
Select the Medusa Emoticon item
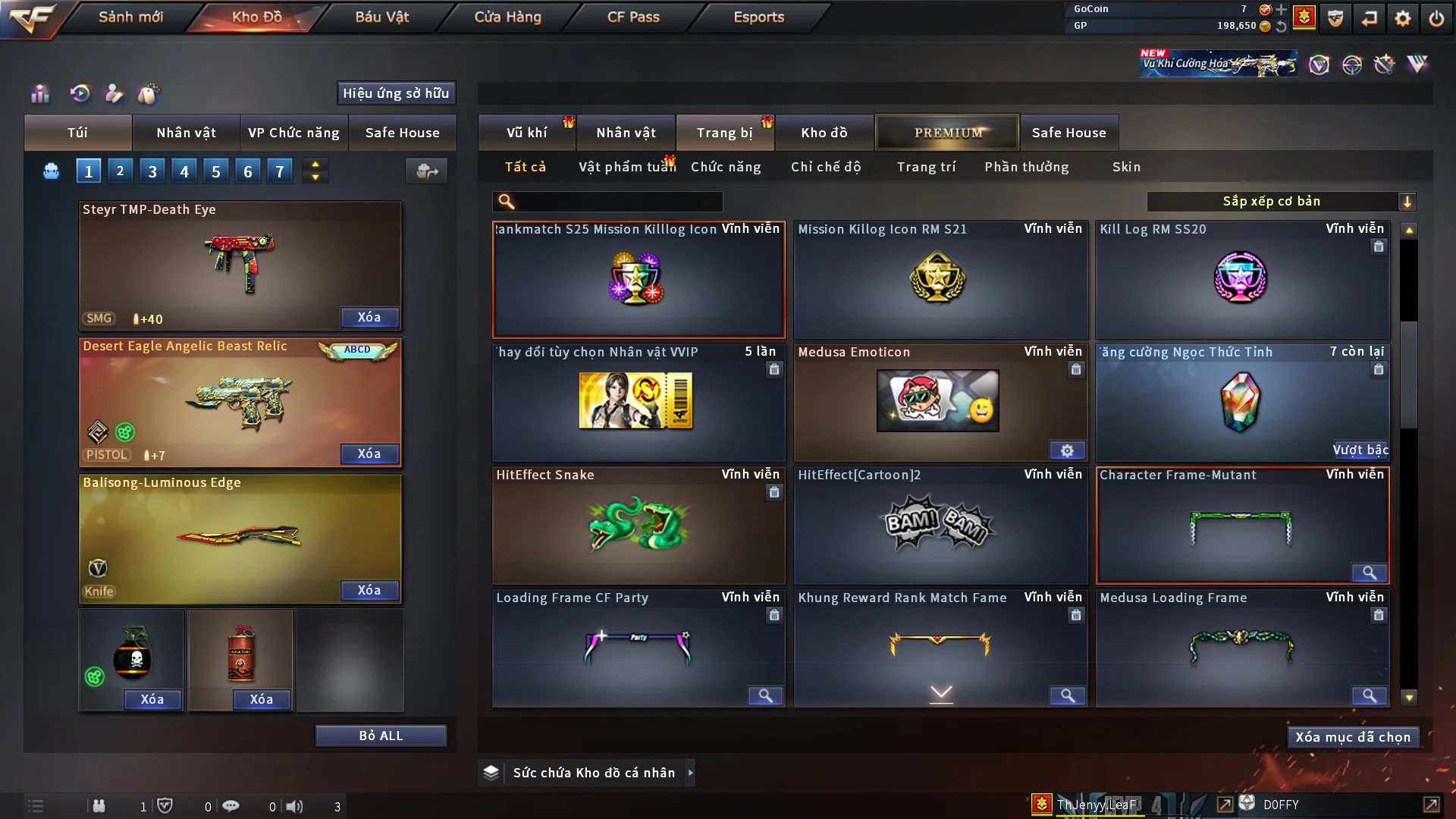coord(940,402)
